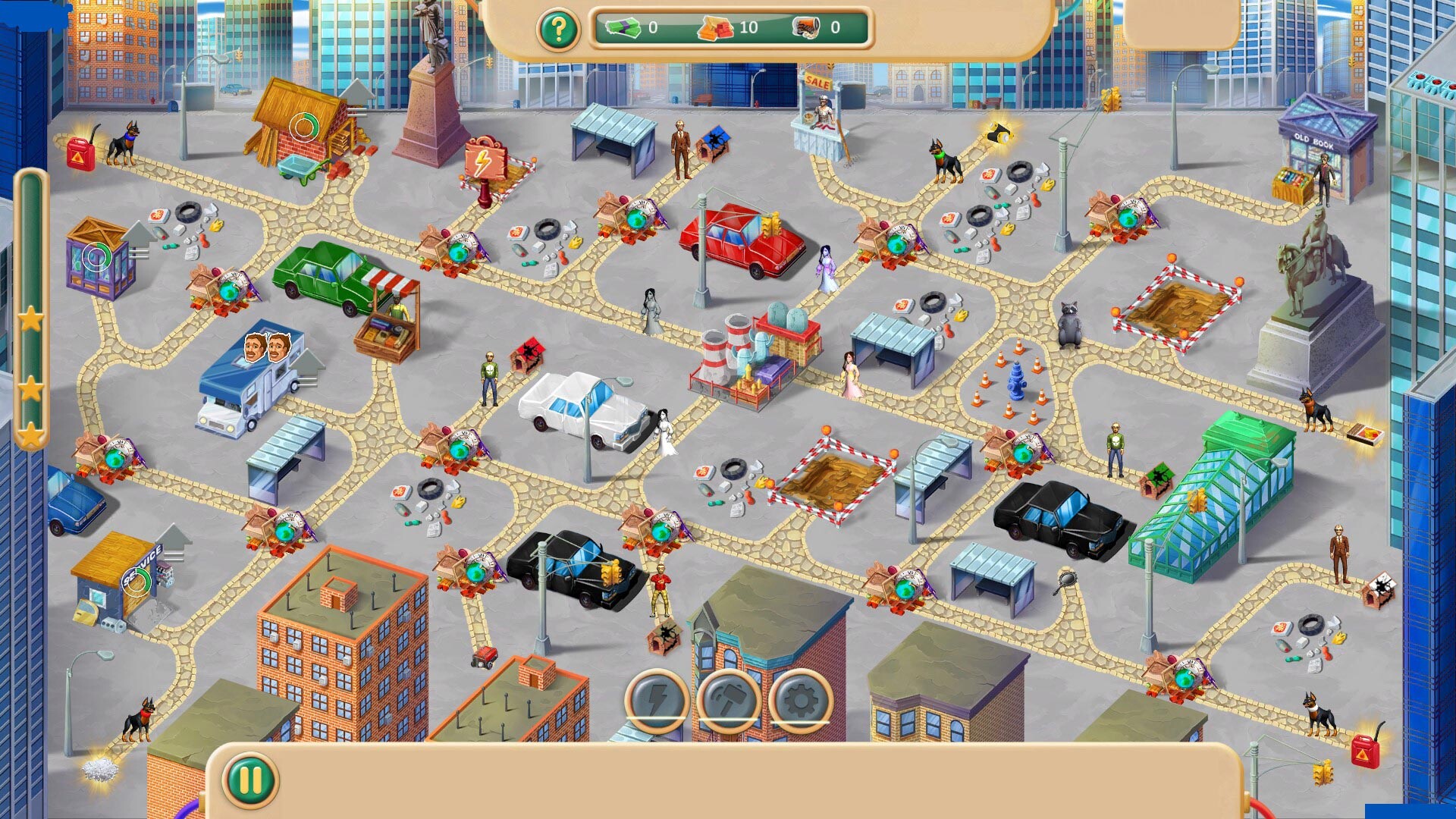
Task: Open the gear bonus icon
Action: (x=799, y=701)
